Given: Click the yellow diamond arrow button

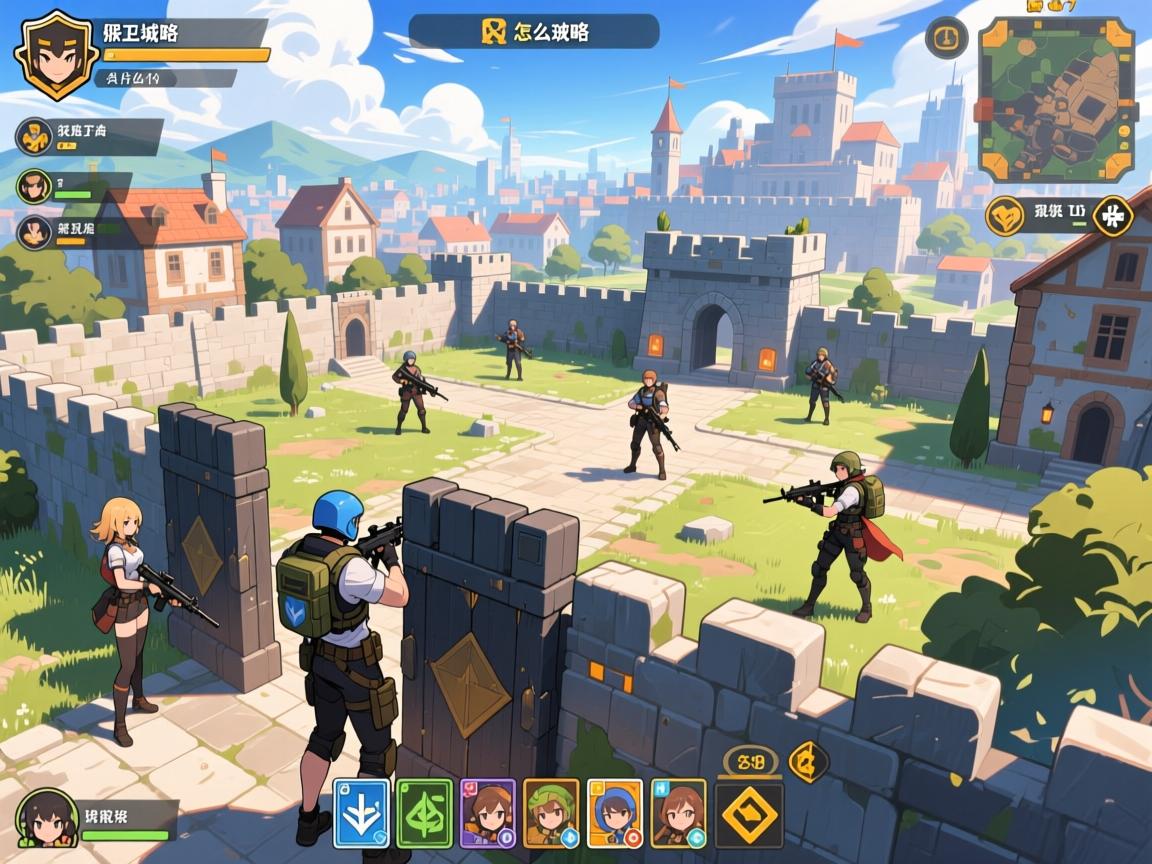Looking at the screenshot, I should 750,815.
